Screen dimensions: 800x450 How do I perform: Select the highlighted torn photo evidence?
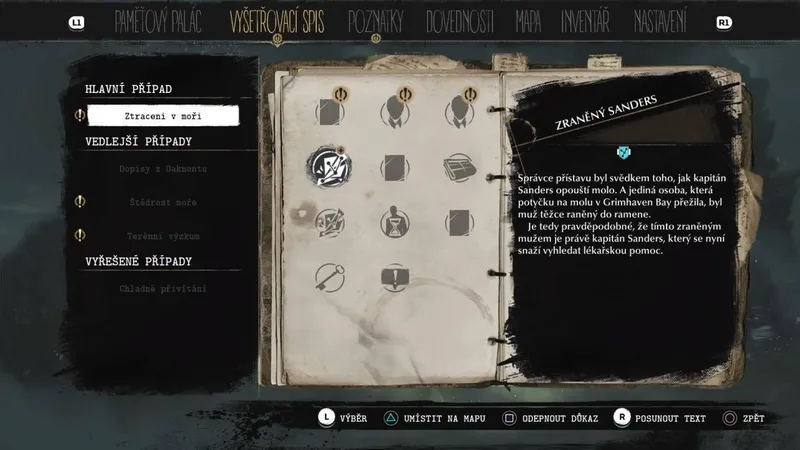tap(328, 164)
